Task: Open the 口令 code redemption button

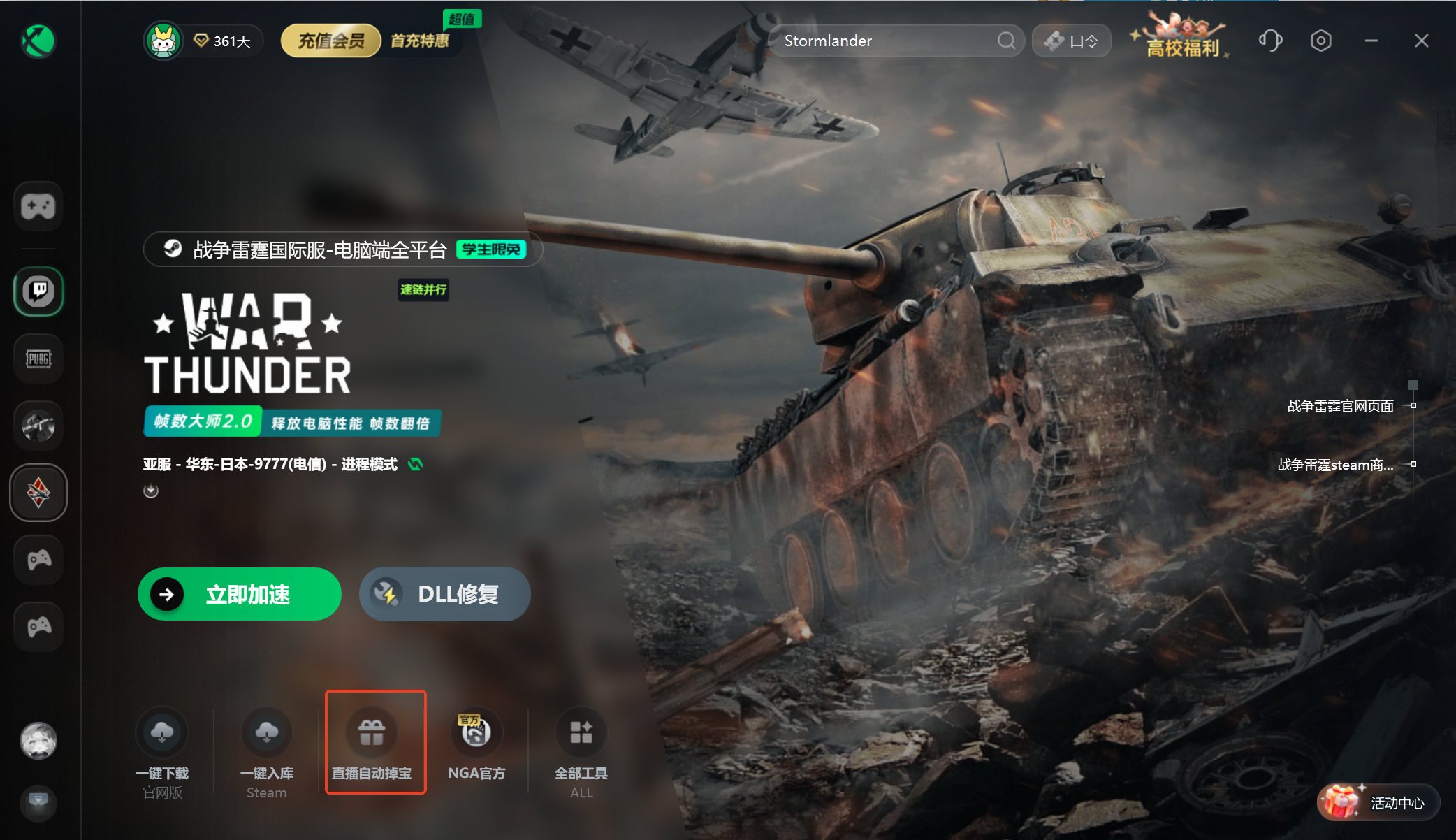Action: pos(1072,41)
